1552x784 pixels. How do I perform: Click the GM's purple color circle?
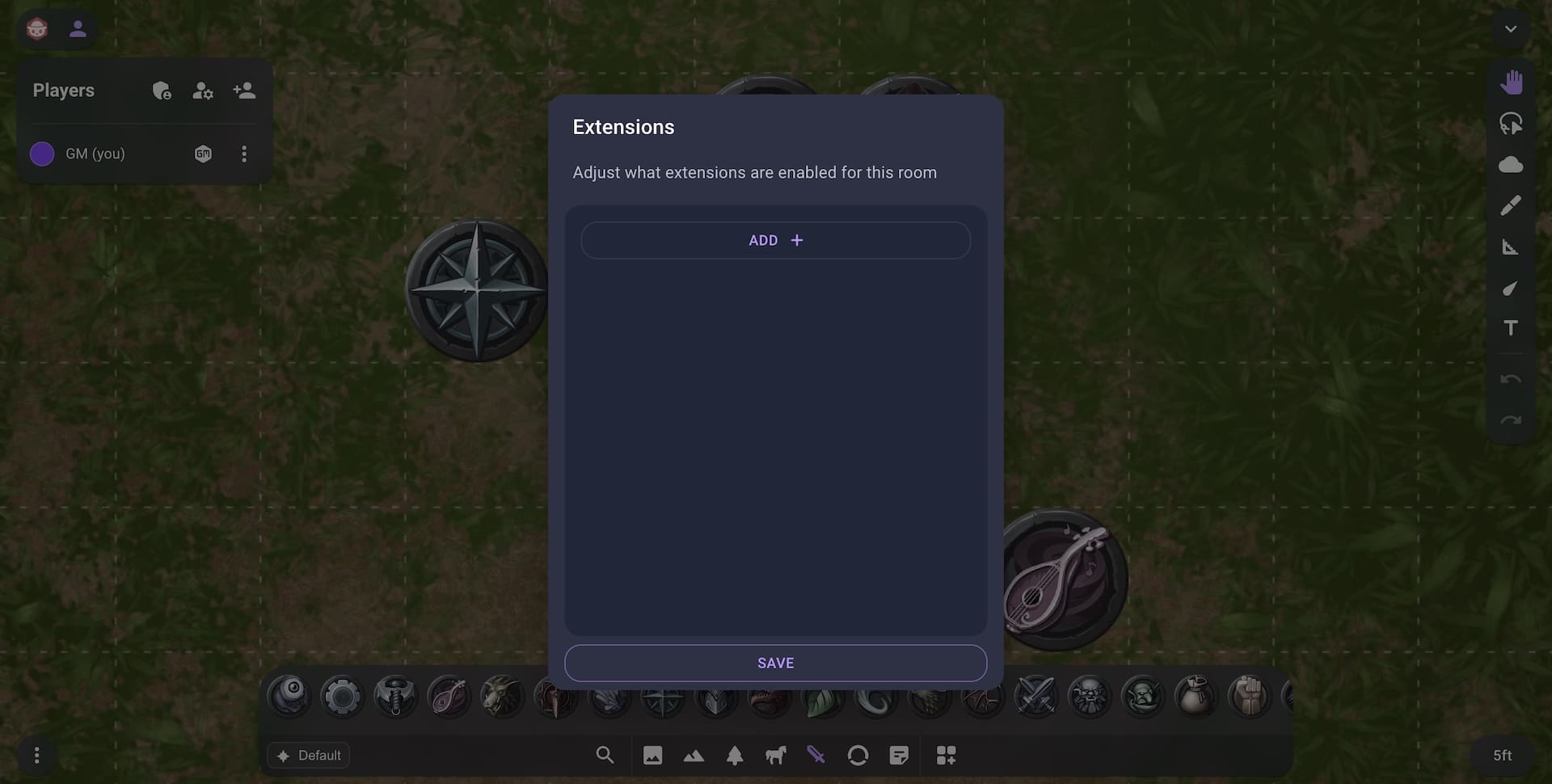click(x=41, y=154)
